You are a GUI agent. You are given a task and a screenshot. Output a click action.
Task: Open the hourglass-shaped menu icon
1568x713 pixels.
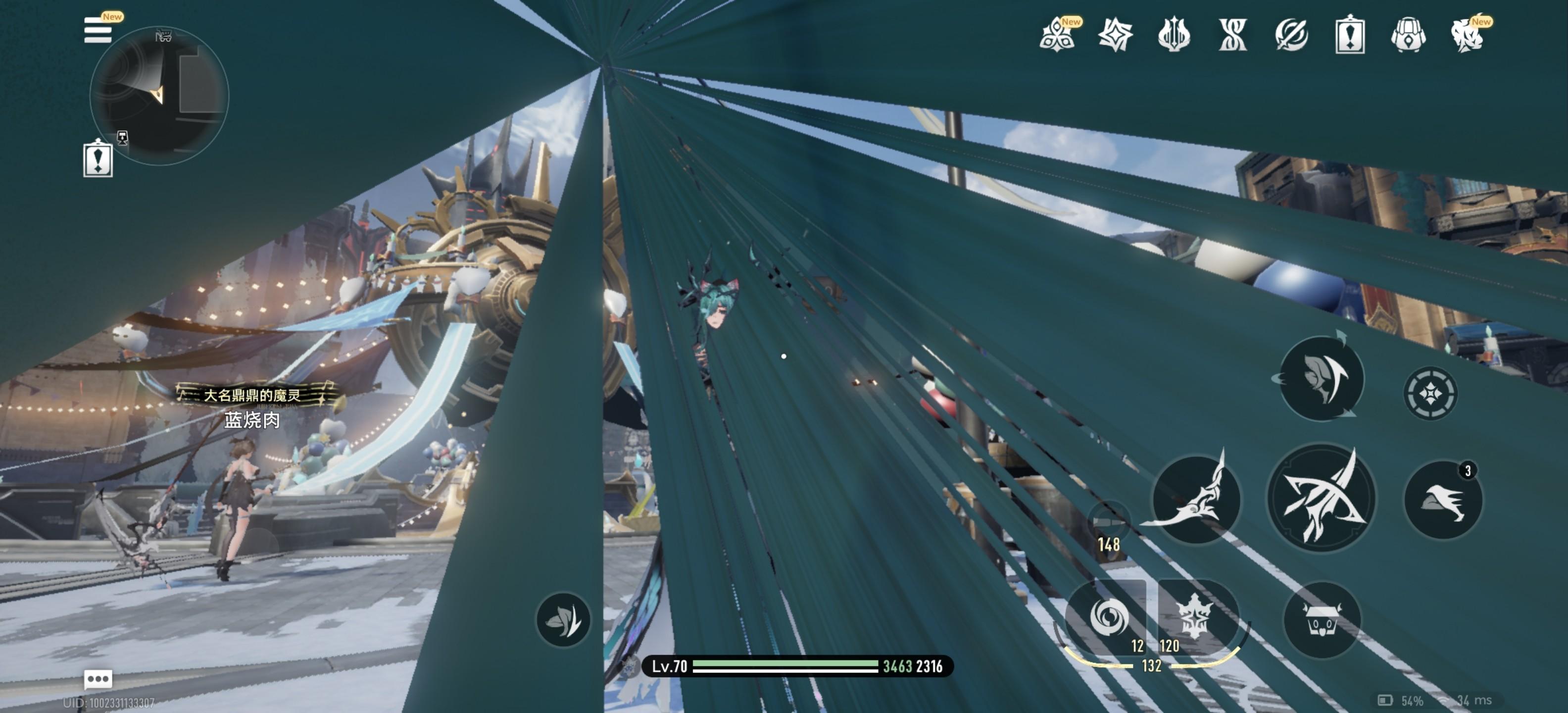pyautogui.click(x=1232, y=35)
